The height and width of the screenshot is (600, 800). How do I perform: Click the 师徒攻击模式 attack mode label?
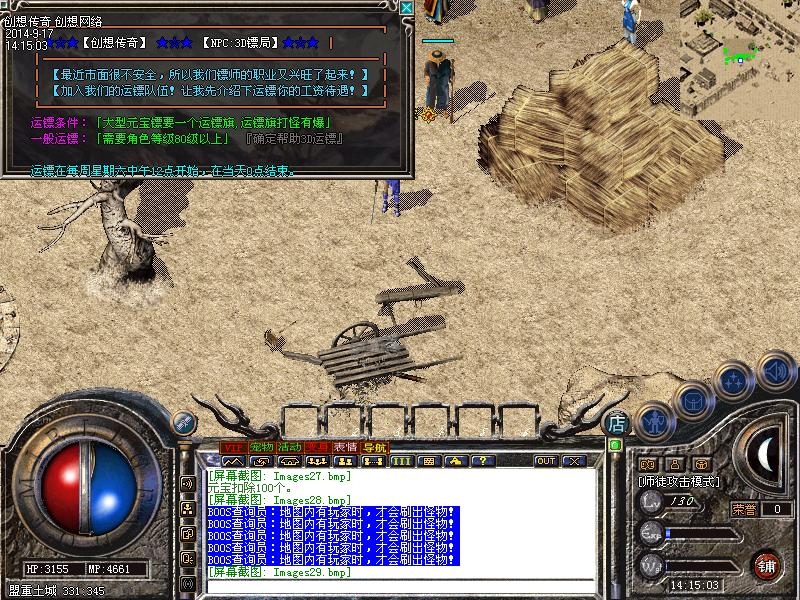679,481
